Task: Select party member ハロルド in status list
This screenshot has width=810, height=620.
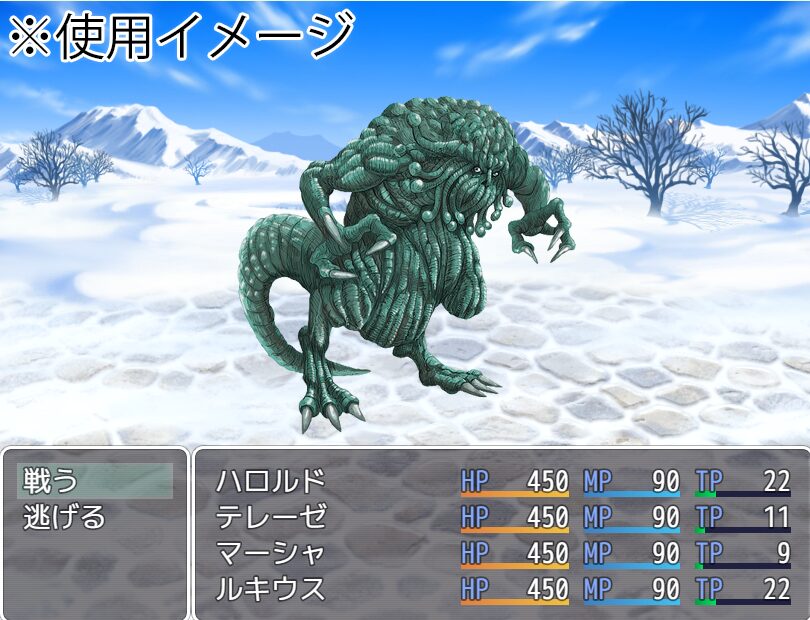Action: (271, 481)
